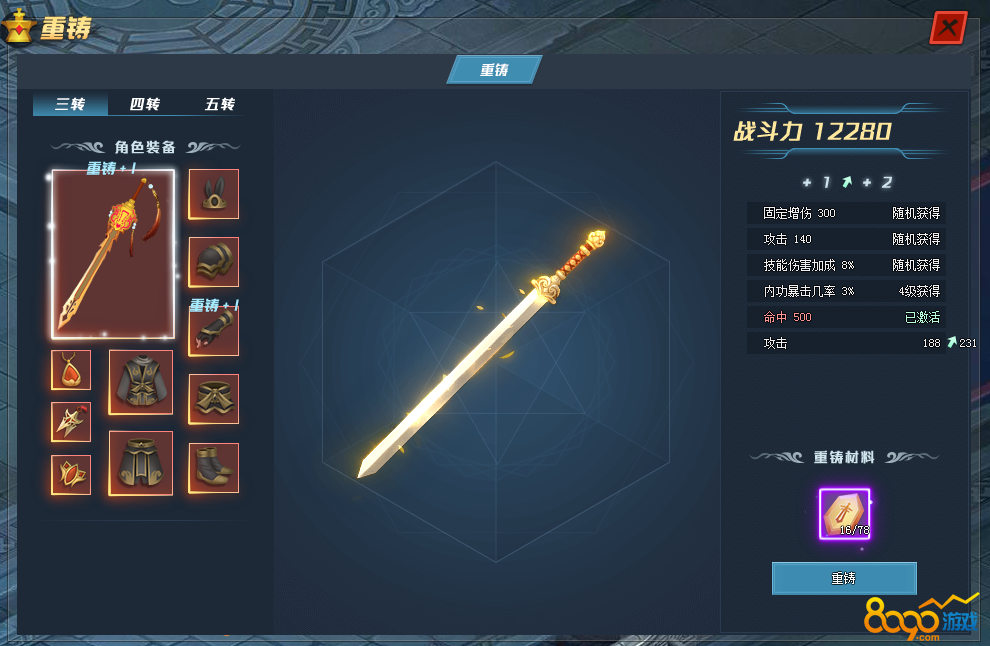The height and width of the screenshot is (646, 990).
Task: Switch to the 四转 tab
Action: tap(145, 104)
